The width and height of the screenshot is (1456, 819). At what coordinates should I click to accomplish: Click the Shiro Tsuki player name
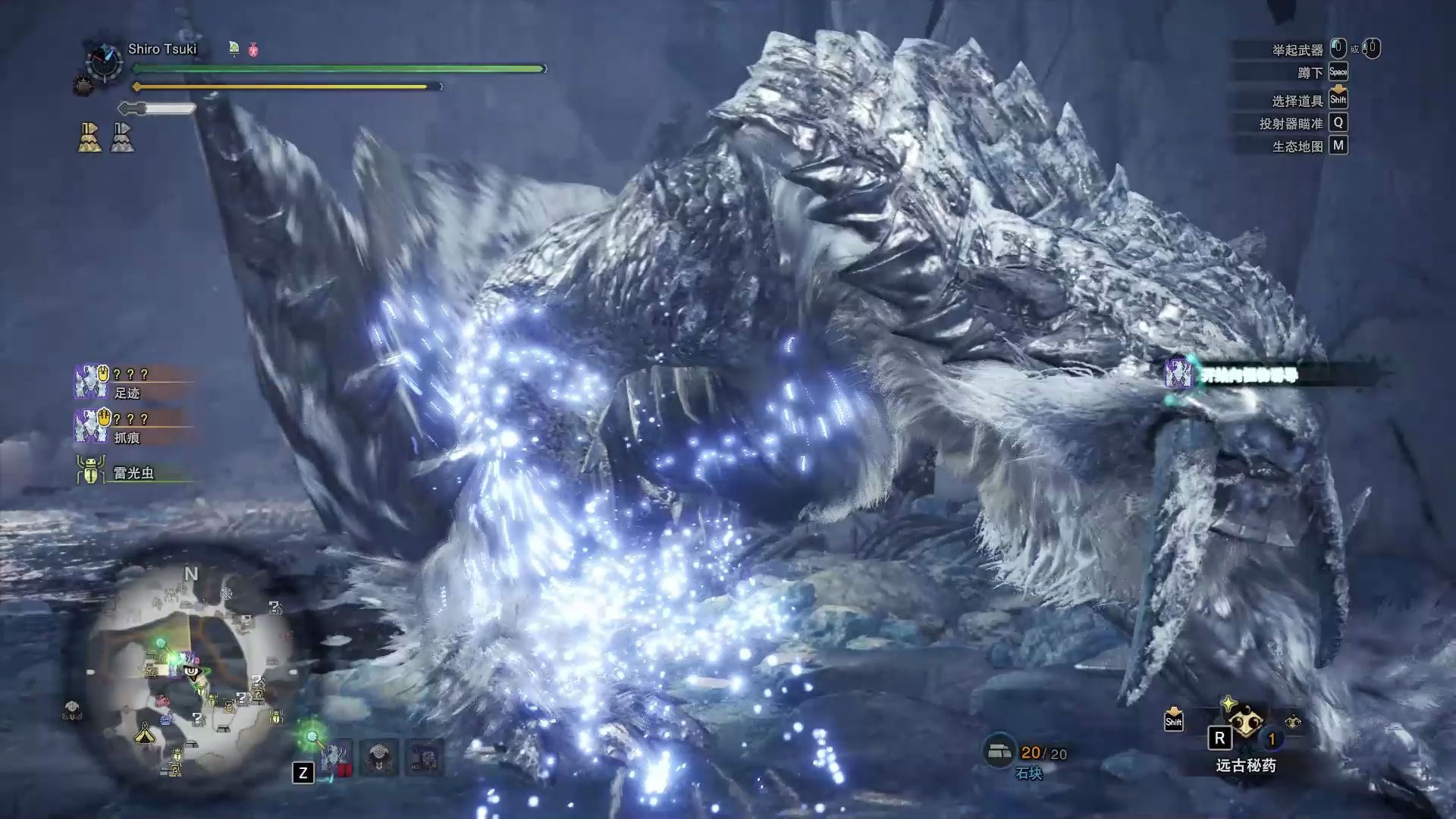pos(162,49)
